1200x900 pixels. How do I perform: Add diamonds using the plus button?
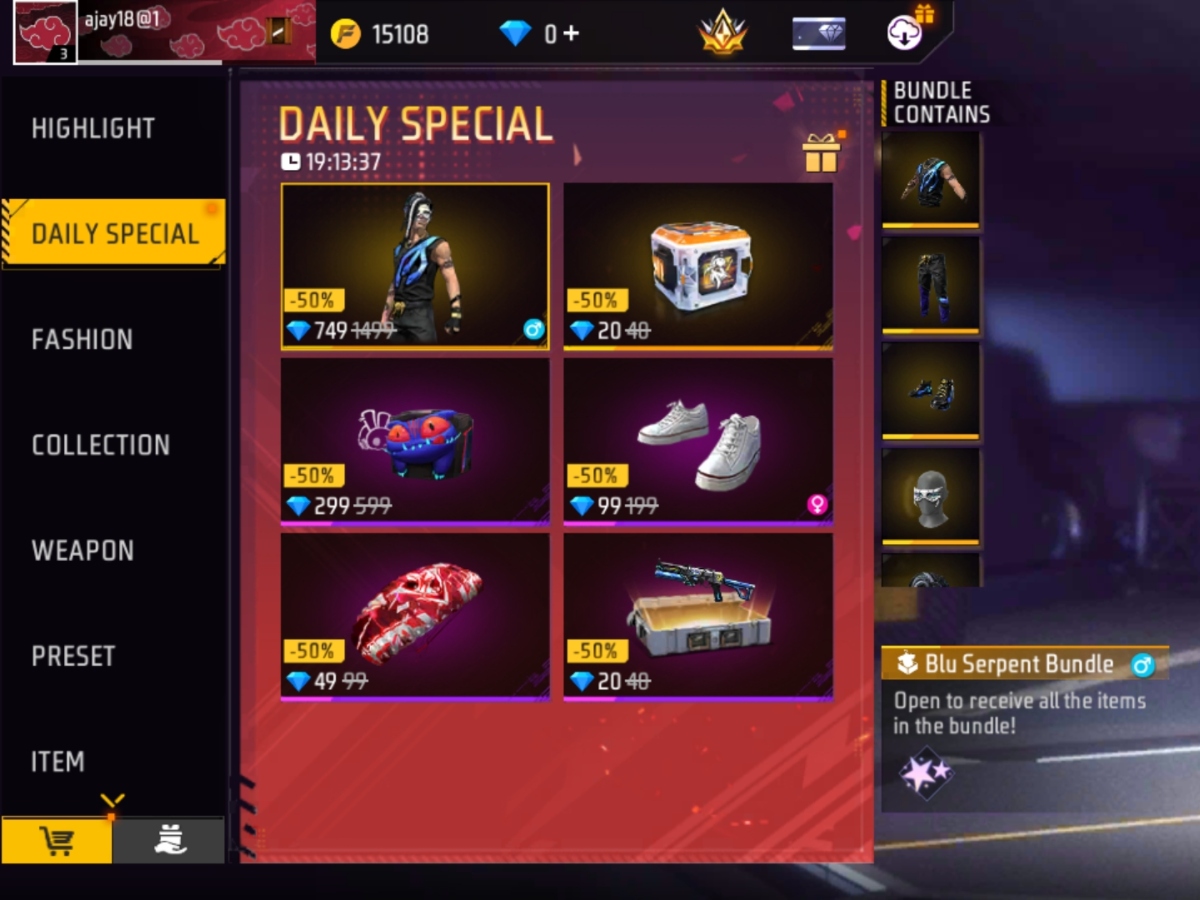click(570, 34)
